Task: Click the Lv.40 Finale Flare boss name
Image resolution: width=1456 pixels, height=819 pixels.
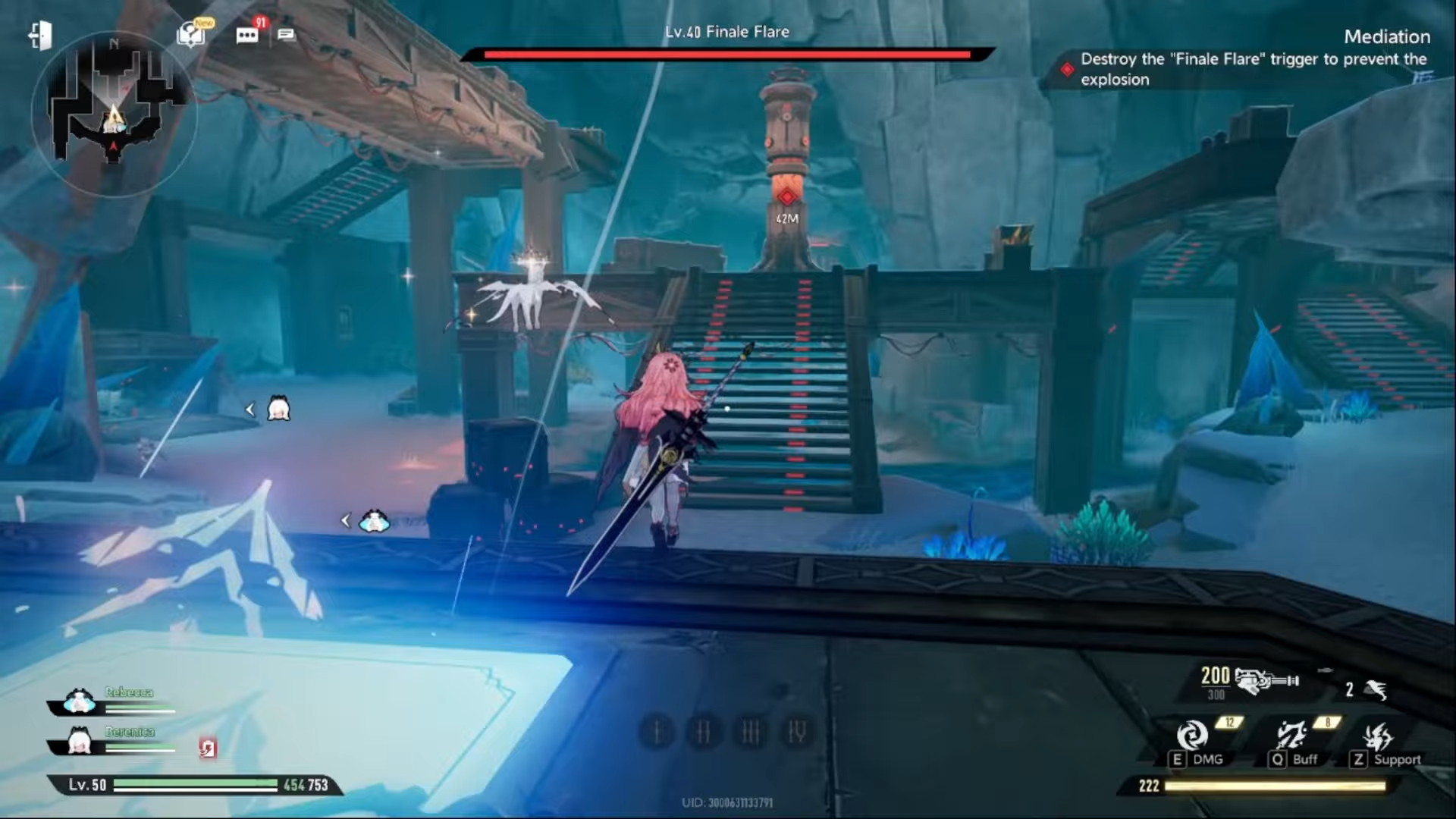Action: 726,32
